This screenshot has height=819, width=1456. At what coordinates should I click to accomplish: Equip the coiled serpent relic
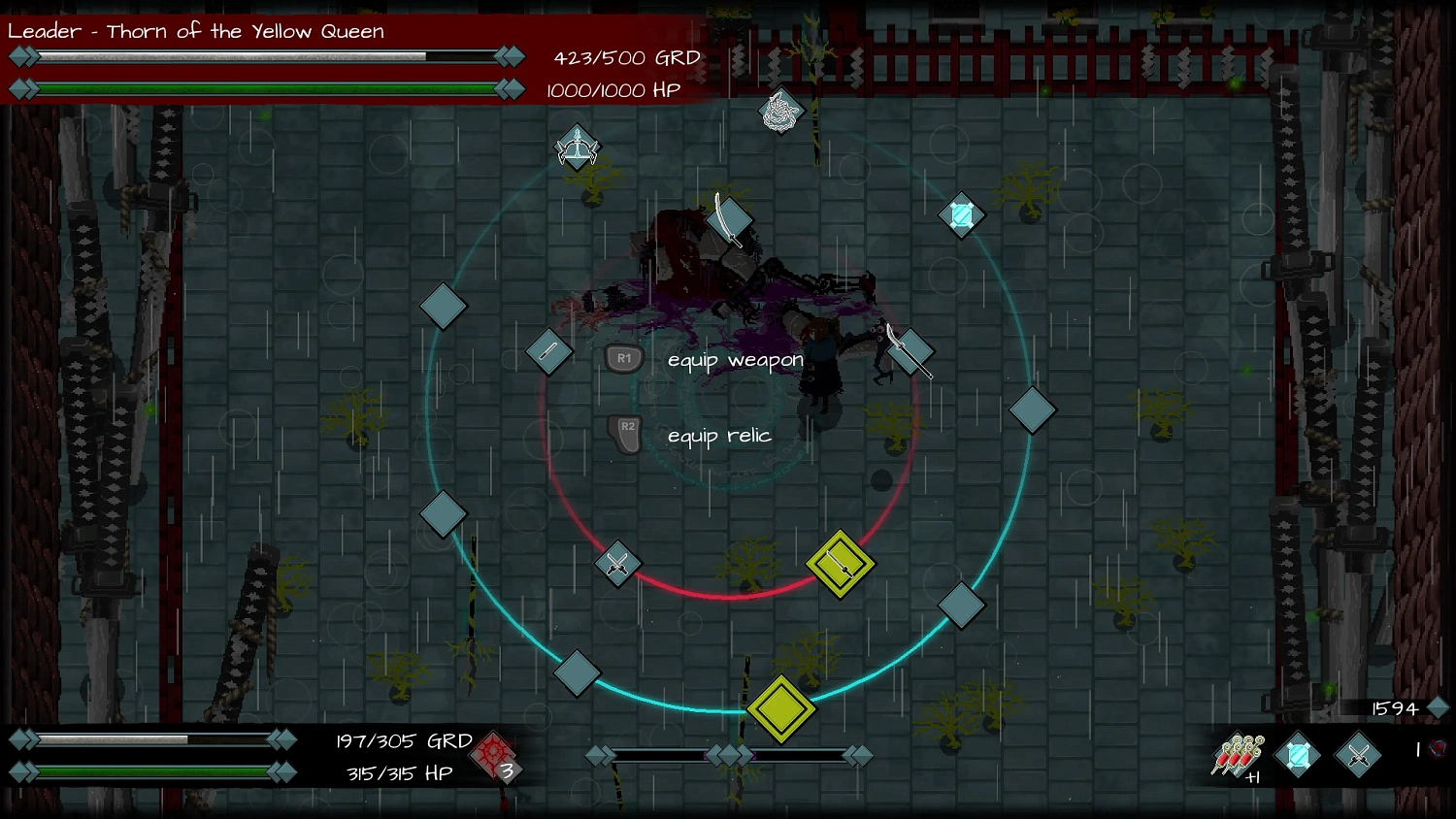780,113
